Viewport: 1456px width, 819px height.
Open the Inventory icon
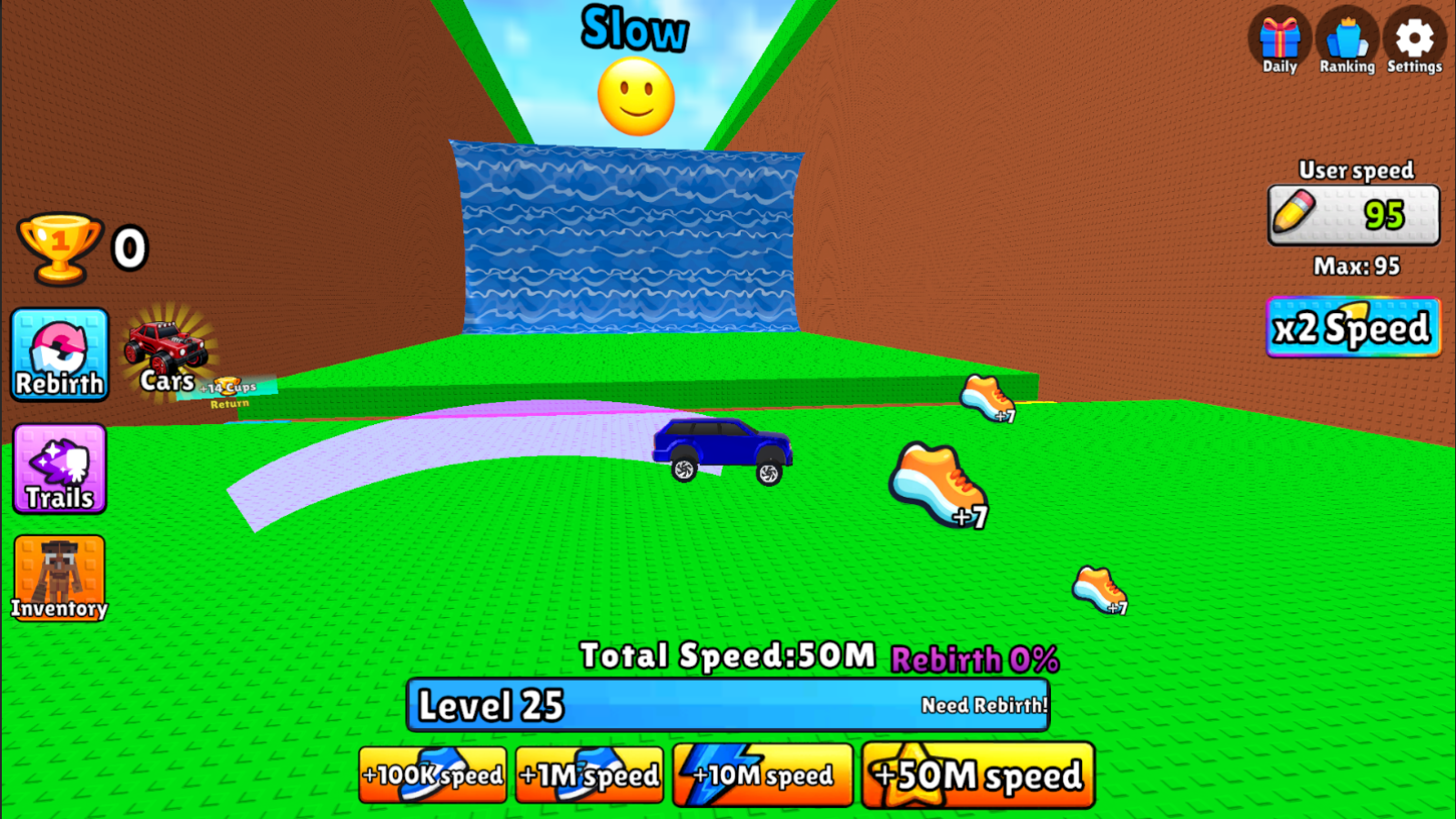tap(58, 576)
